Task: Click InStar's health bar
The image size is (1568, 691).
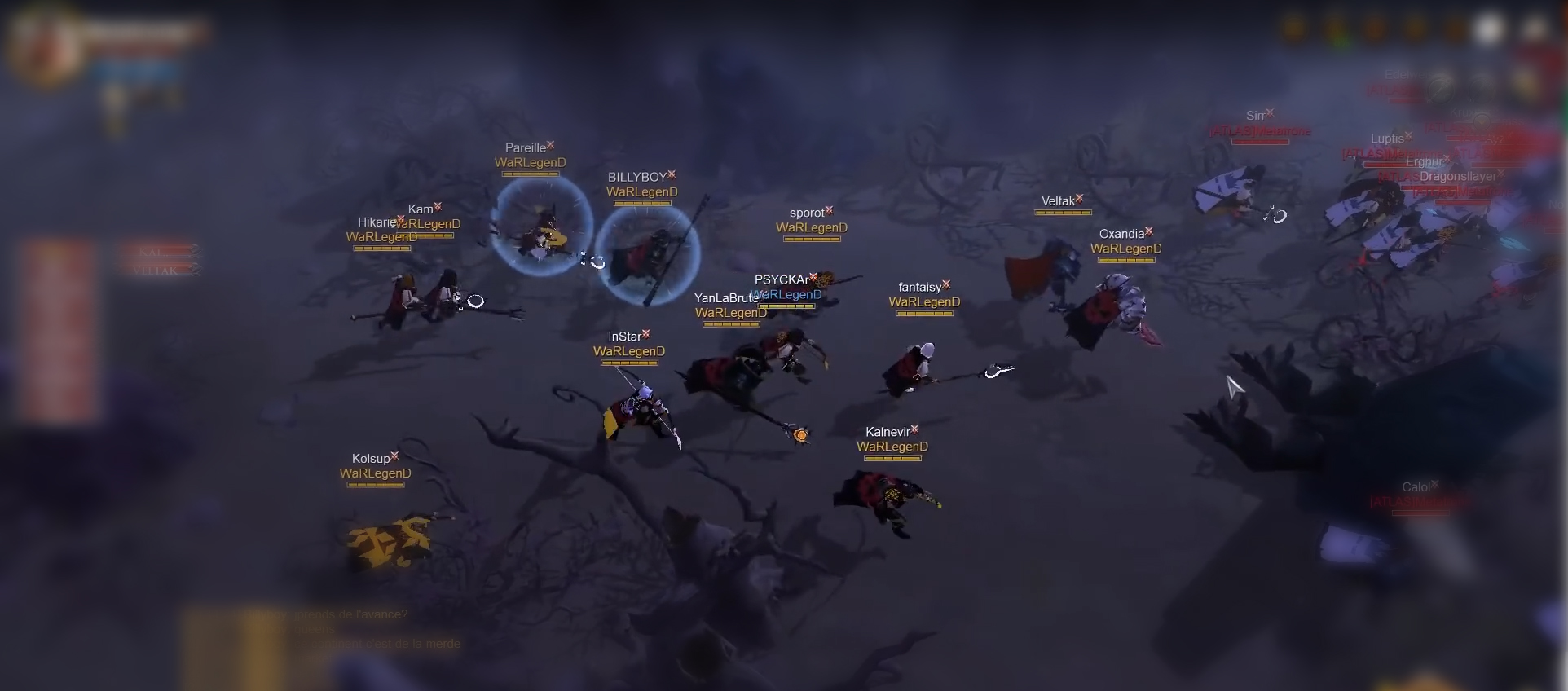Action: tap(628, 364)
